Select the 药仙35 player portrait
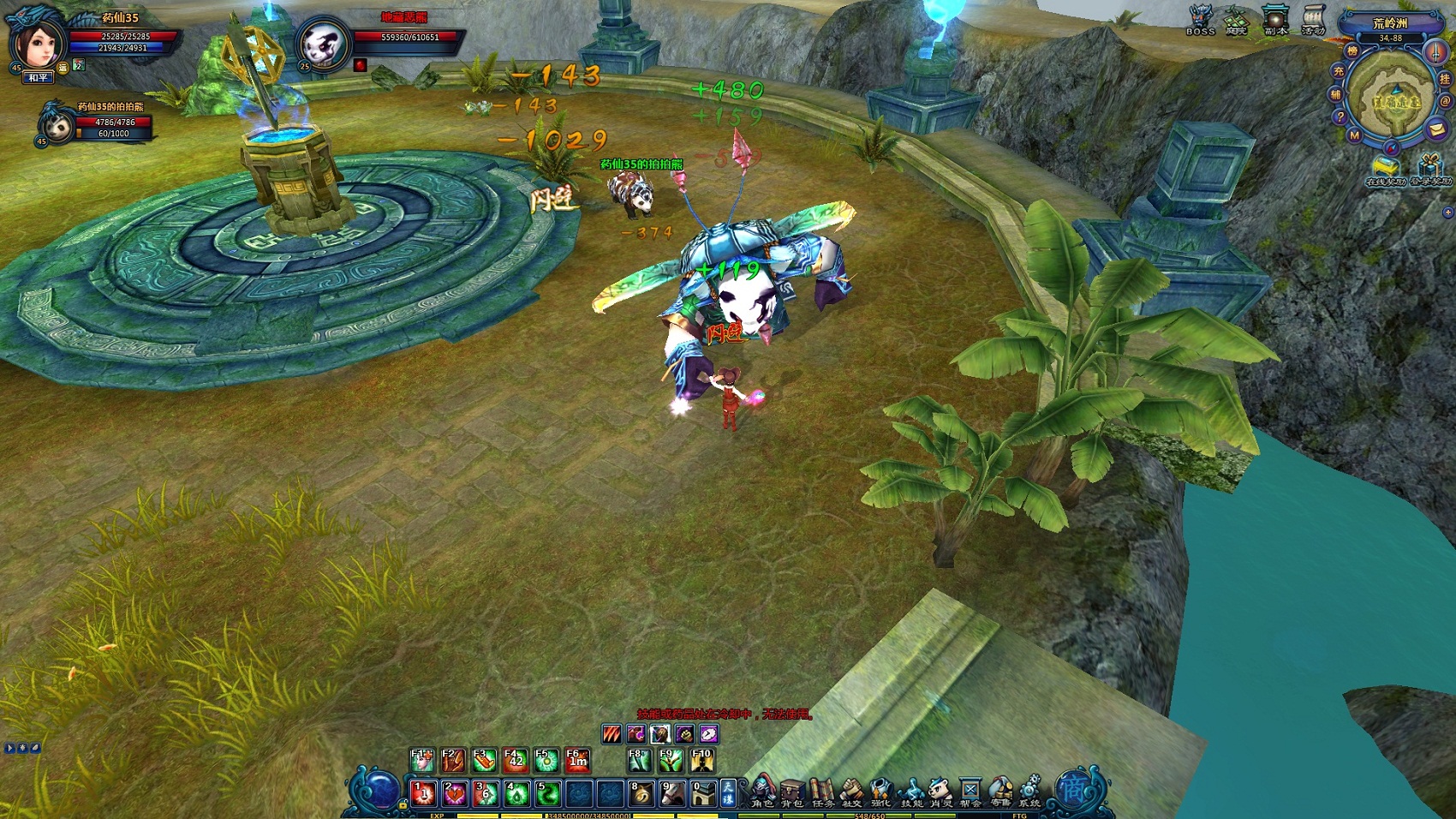Screen dimensions: 1456x819 (x=38, y=43)
